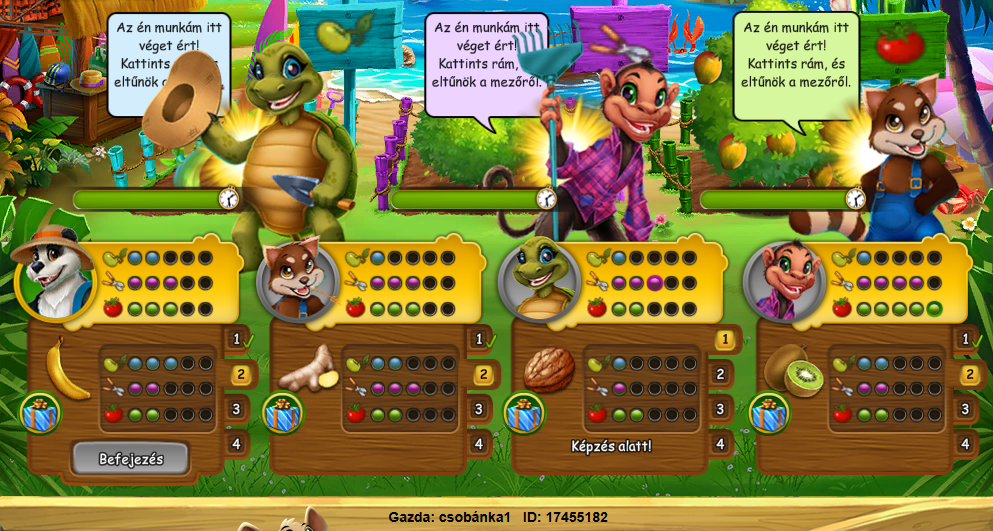Click the walnut icon

coord(549,370)
